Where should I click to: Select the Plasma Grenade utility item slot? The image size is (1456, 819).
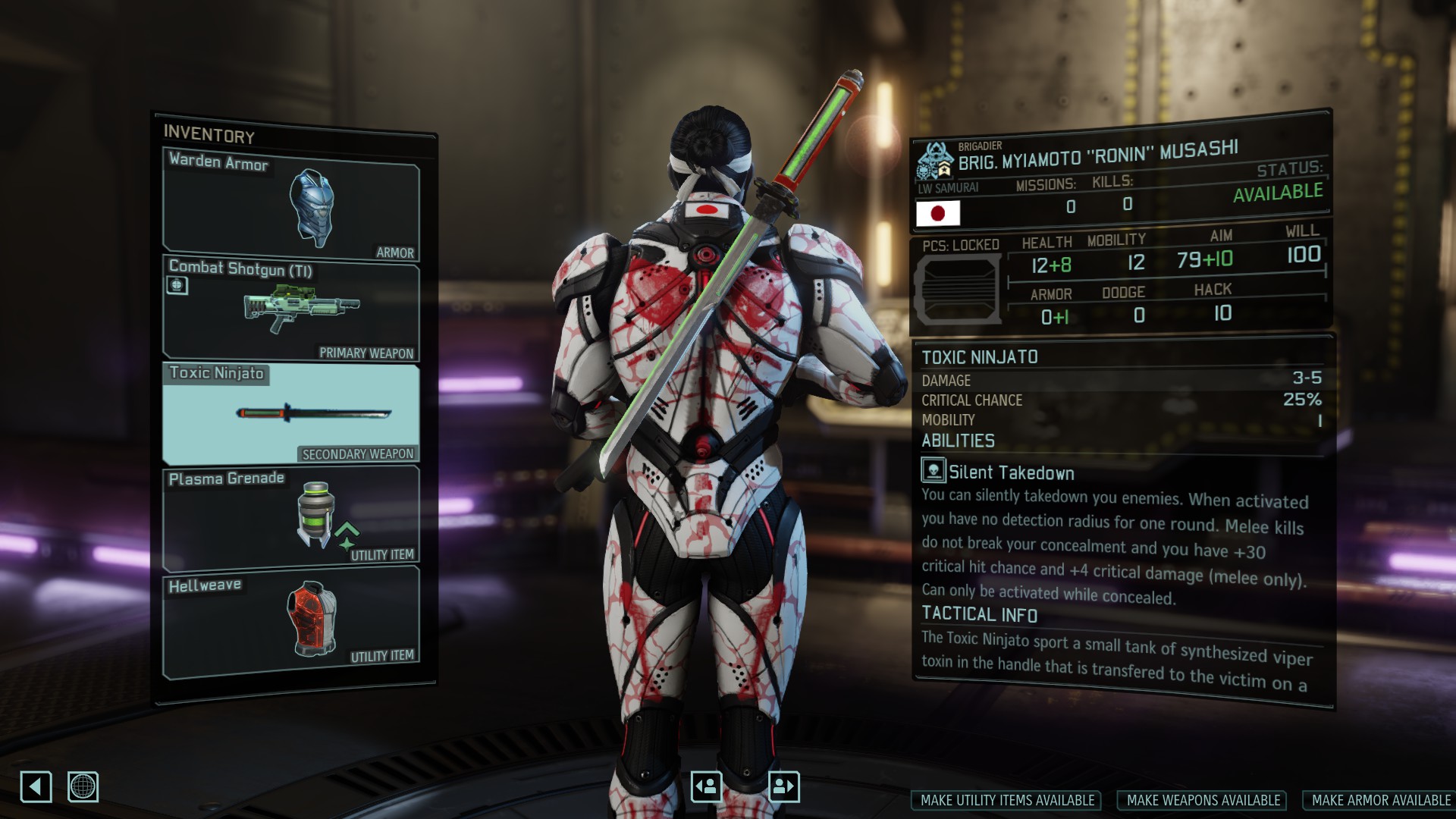pyautogui.click(x=291, y=517)
